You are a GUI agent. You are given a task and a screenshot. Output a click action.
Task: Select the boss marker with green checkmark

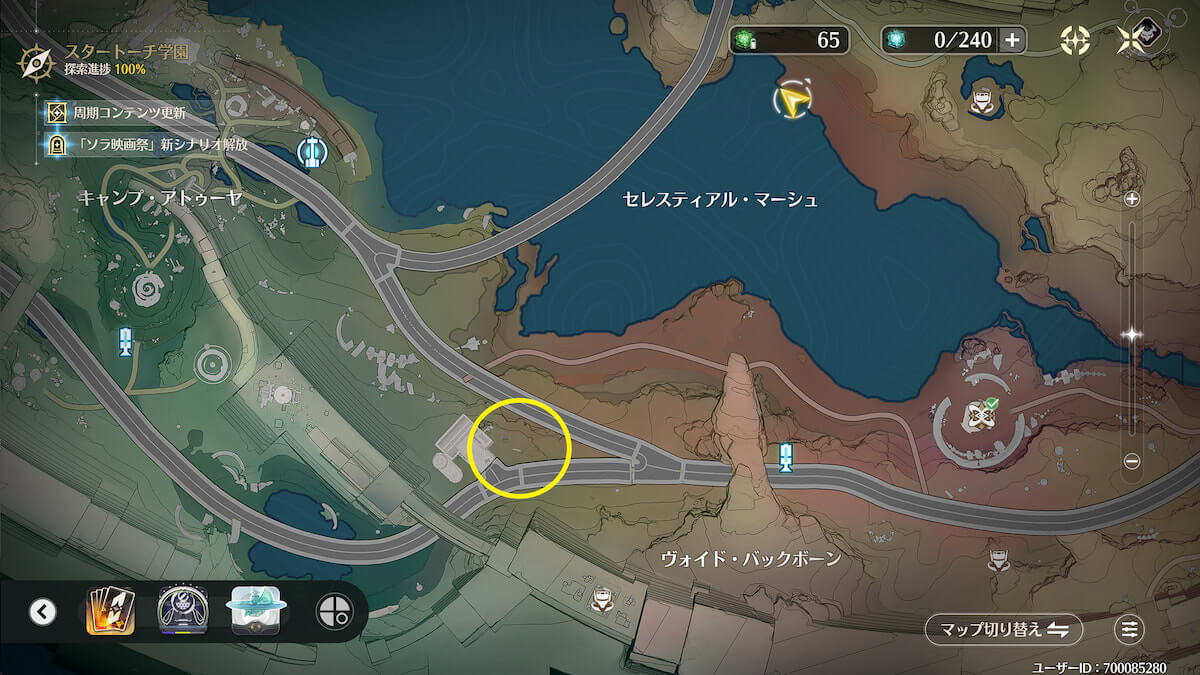click(x=977, y=416)
